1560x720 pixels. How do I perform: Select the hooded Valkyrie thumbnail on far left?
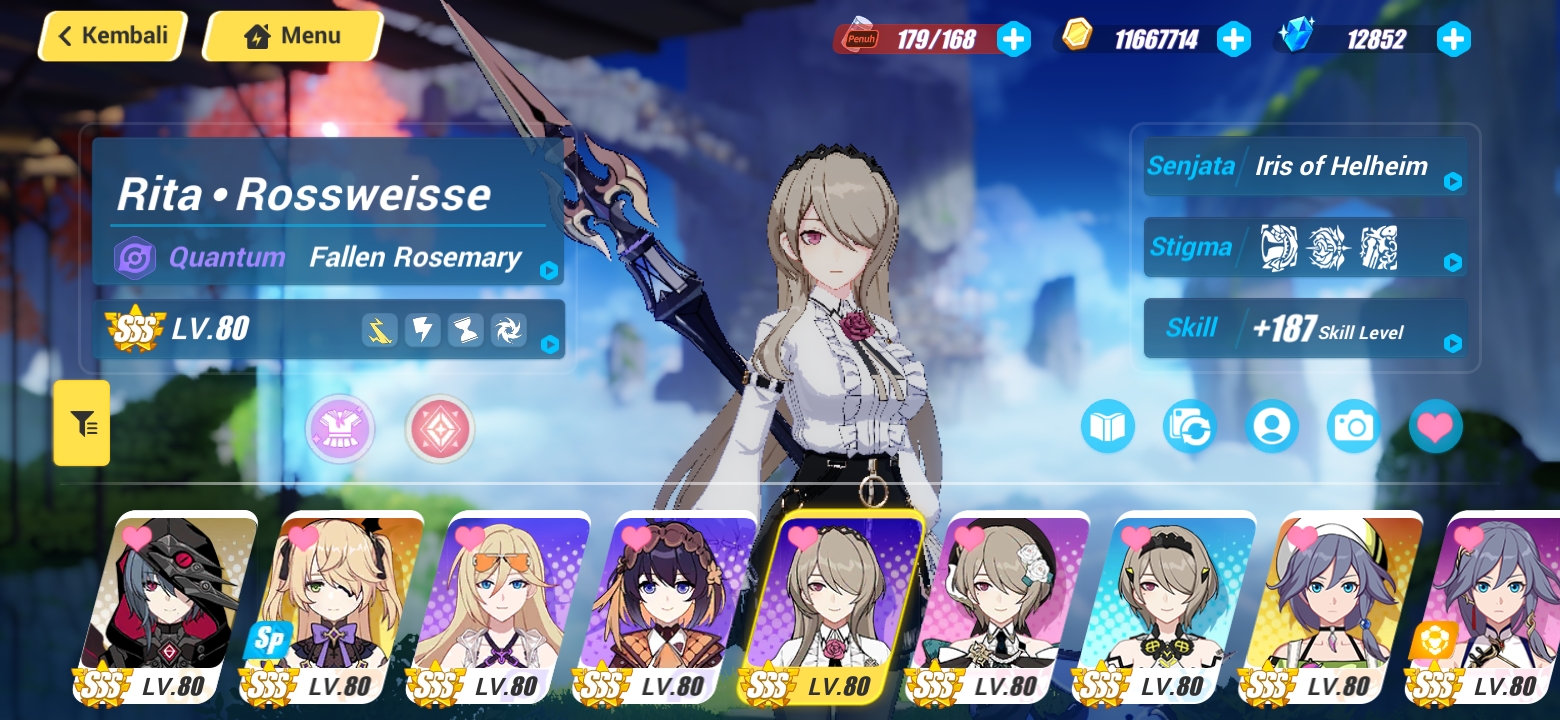pos(186,600)
